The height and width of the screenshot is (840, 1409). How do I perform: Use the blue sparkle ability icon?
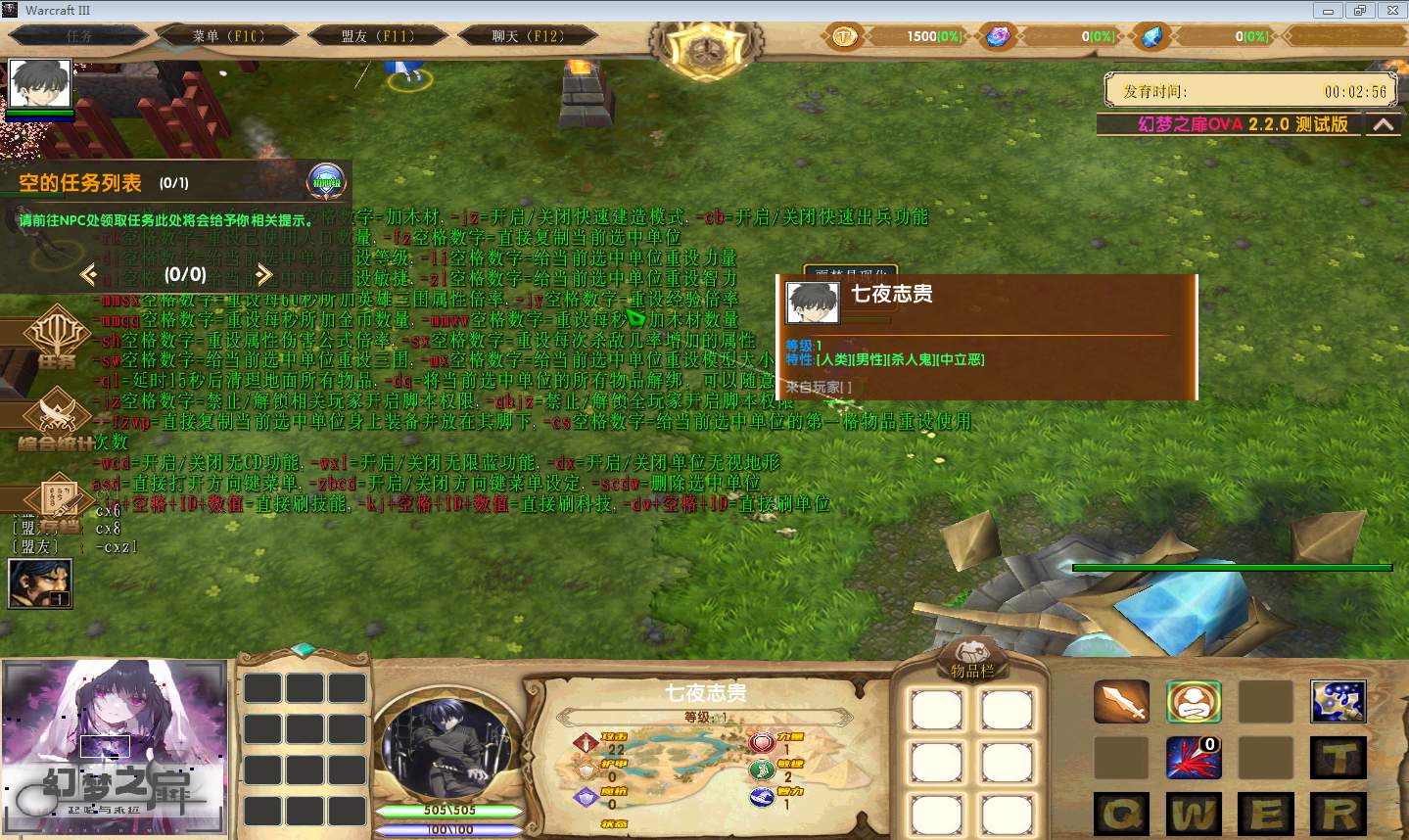point(1338,702)
